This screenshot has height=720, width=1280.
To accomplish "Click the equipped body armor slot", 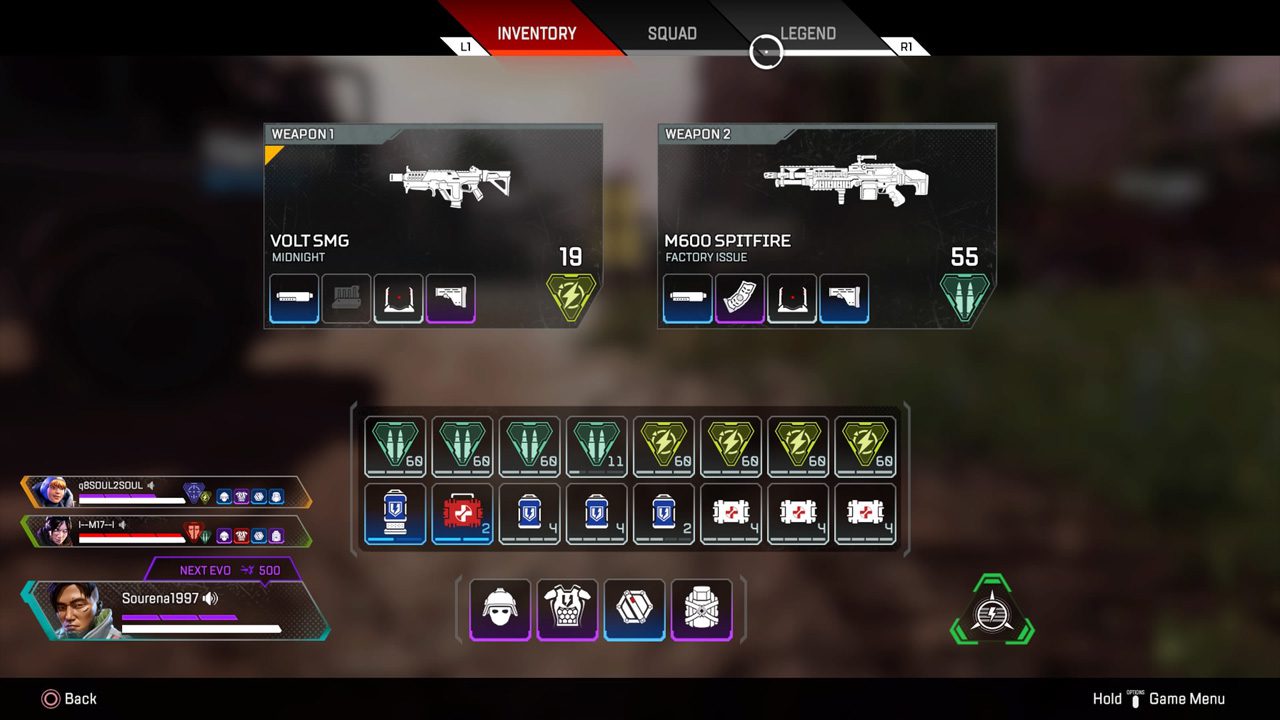I will click(x=567, y=609).
